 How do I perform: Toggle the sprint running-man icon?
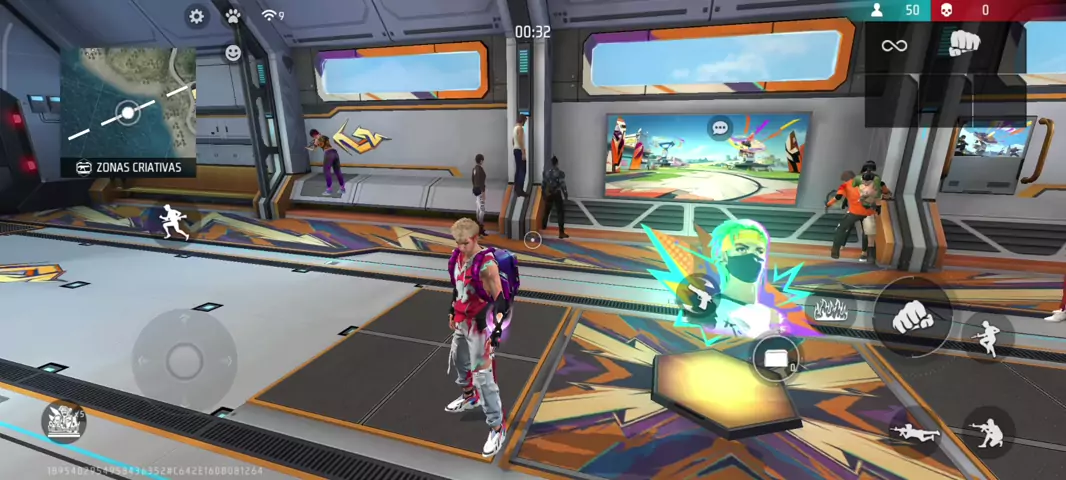tap(174, 222)
